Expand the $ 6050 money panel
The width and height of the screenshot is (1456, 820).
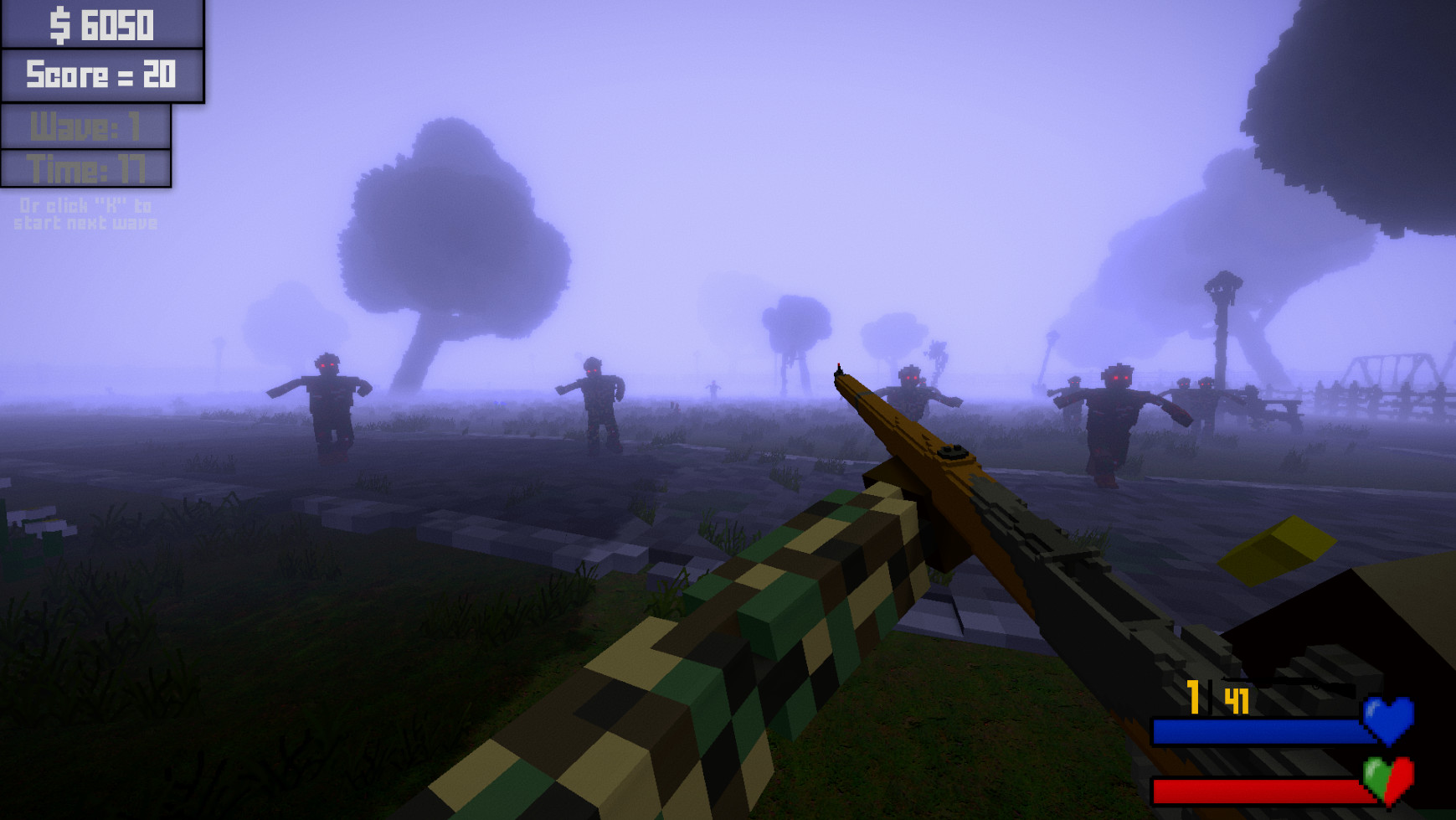(100, 25)
